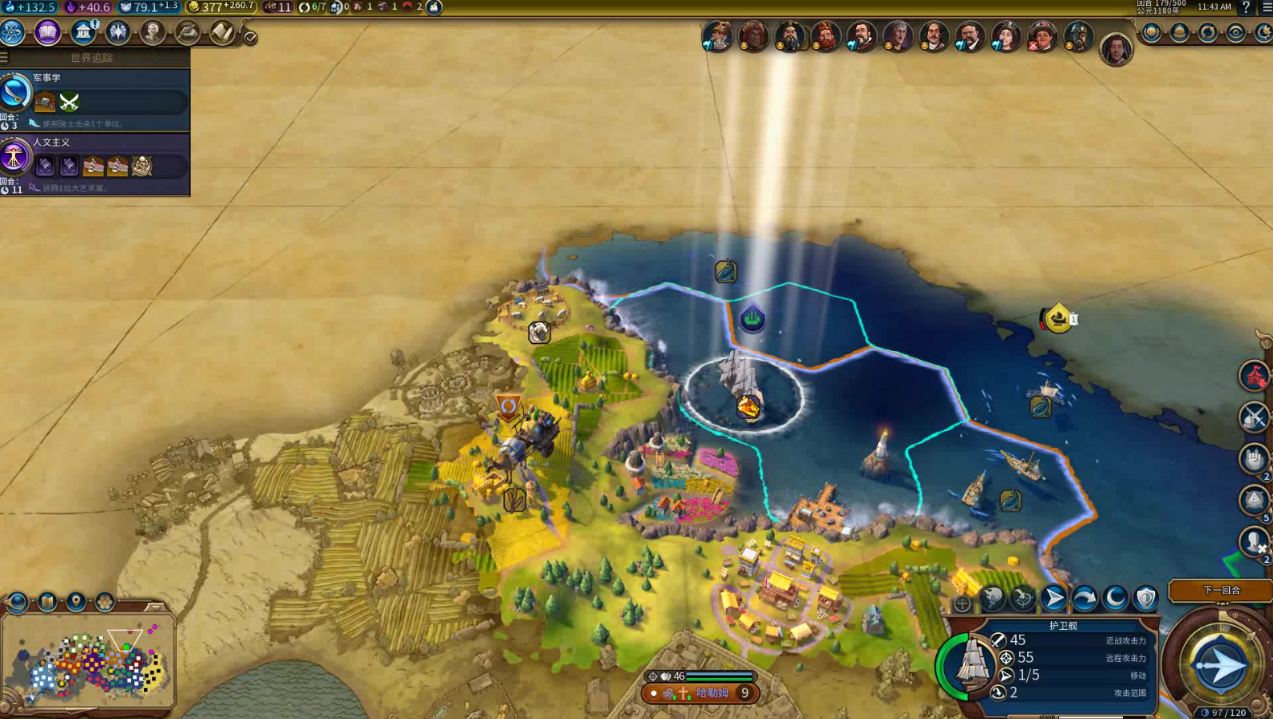Open the government building icon
Image resolution: width=1273 pixels, height=719 pixels.
[x=84, y=33]
